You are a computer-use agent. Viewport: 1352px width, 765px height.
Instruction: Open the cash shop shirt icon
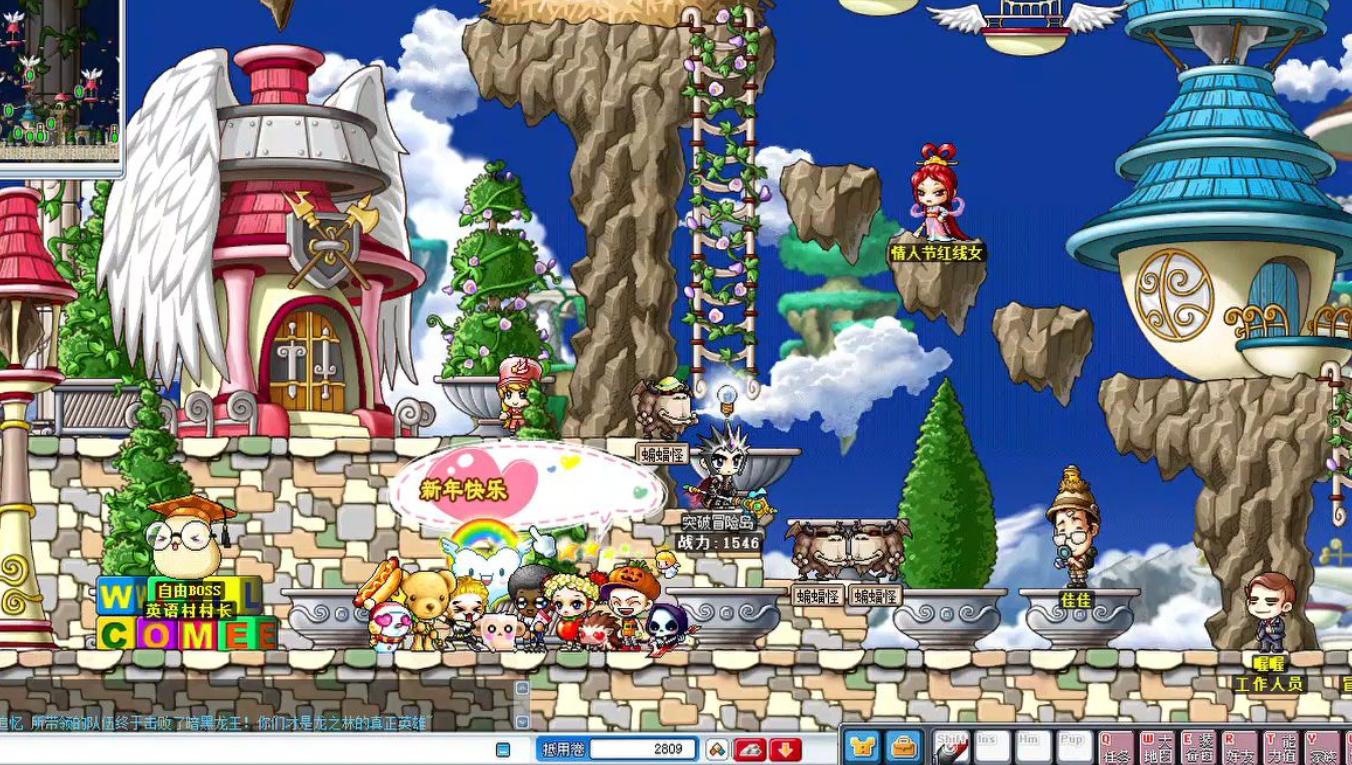862,747
